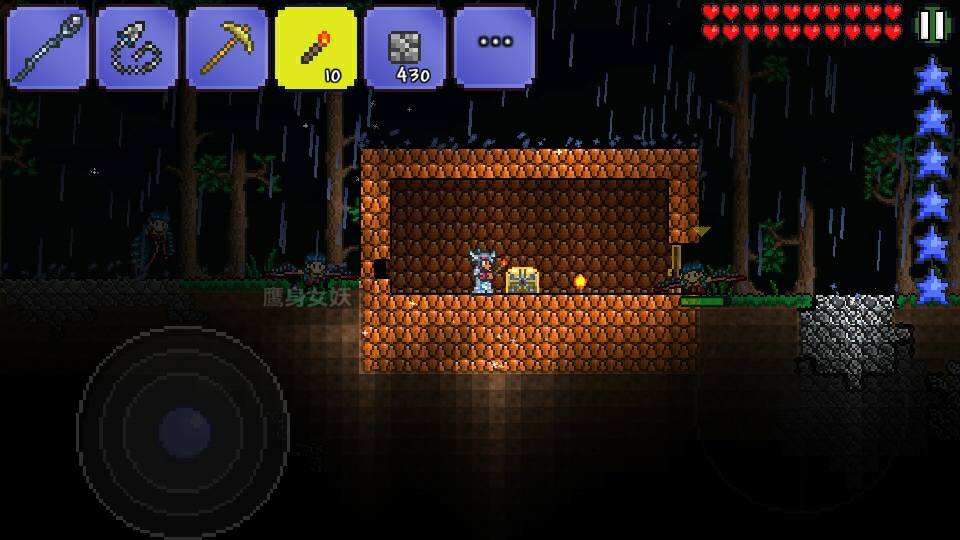
Task: Pause the game
Action: 932,25
